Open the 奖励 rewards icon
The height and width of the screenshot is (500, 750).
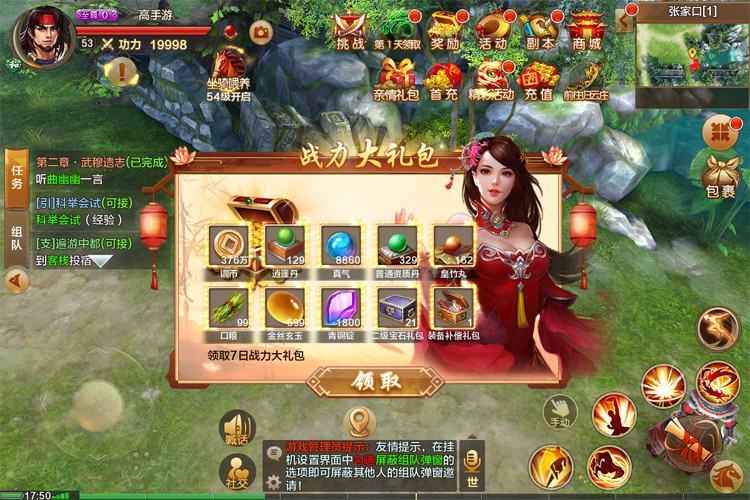coord(443,30)
